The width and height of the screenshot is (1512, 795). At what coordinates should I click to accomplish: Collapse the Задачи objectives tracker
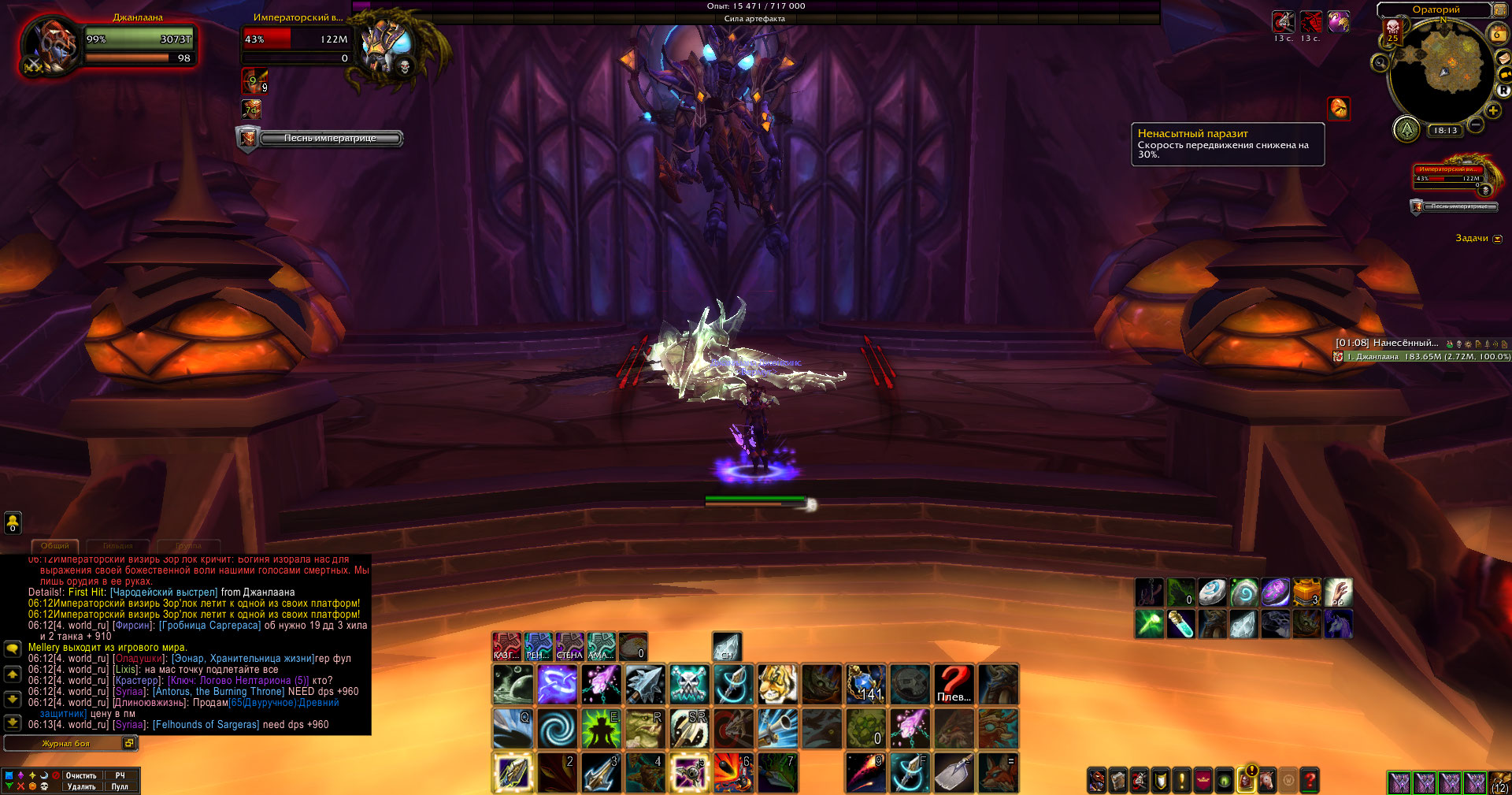click(x=1497, y=239)
